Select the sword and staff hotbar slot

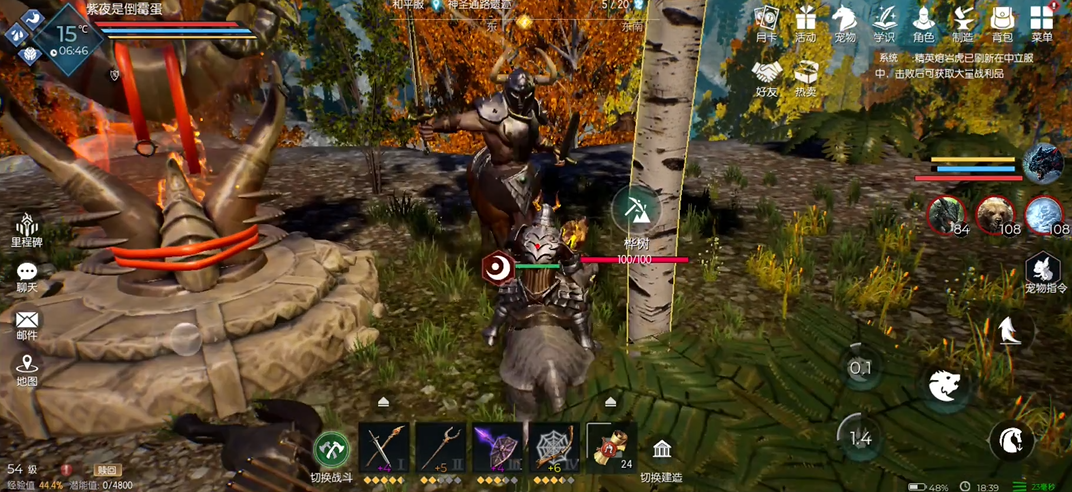(384, 446)
